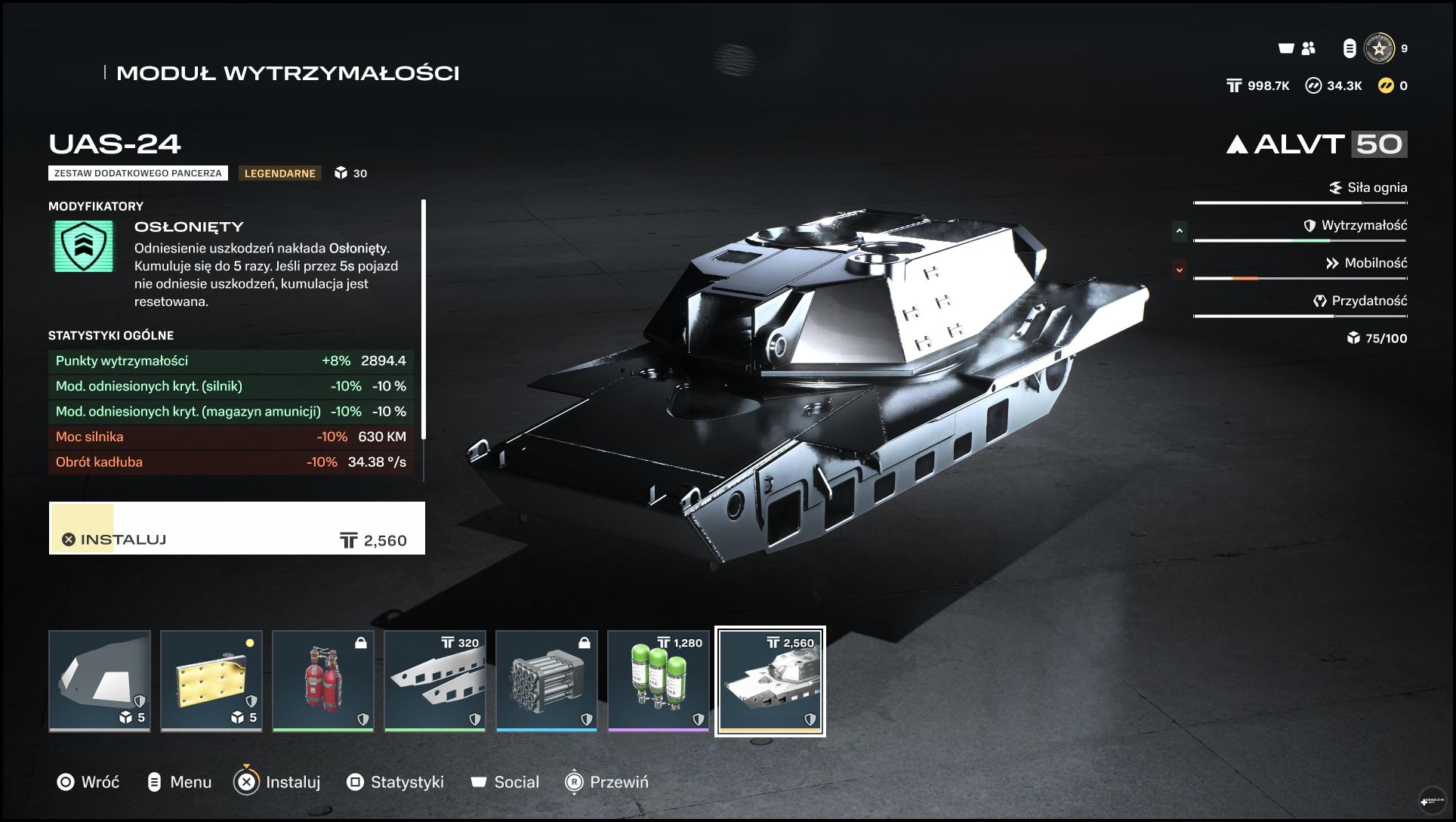Install the UAS-24 armor module
This screenshot has width=1456, height=822.
(x=236, y=528)
